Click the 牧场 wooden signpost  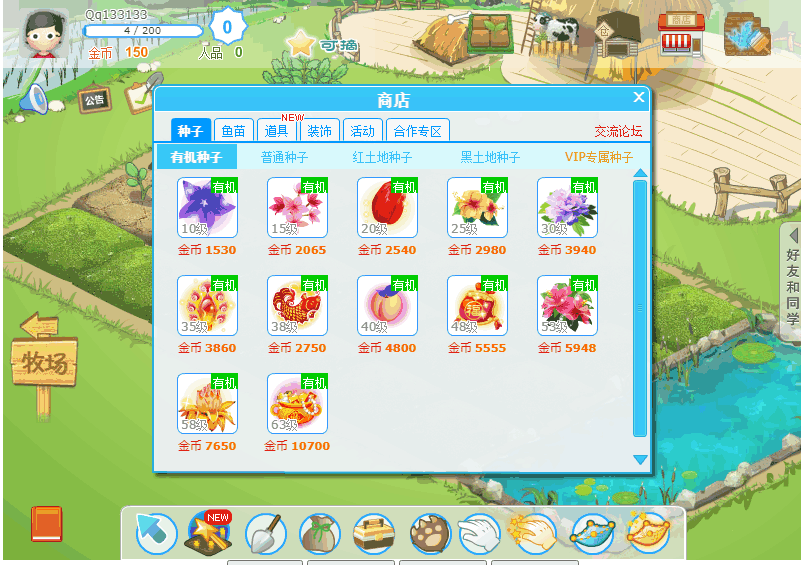coord(44,361)
